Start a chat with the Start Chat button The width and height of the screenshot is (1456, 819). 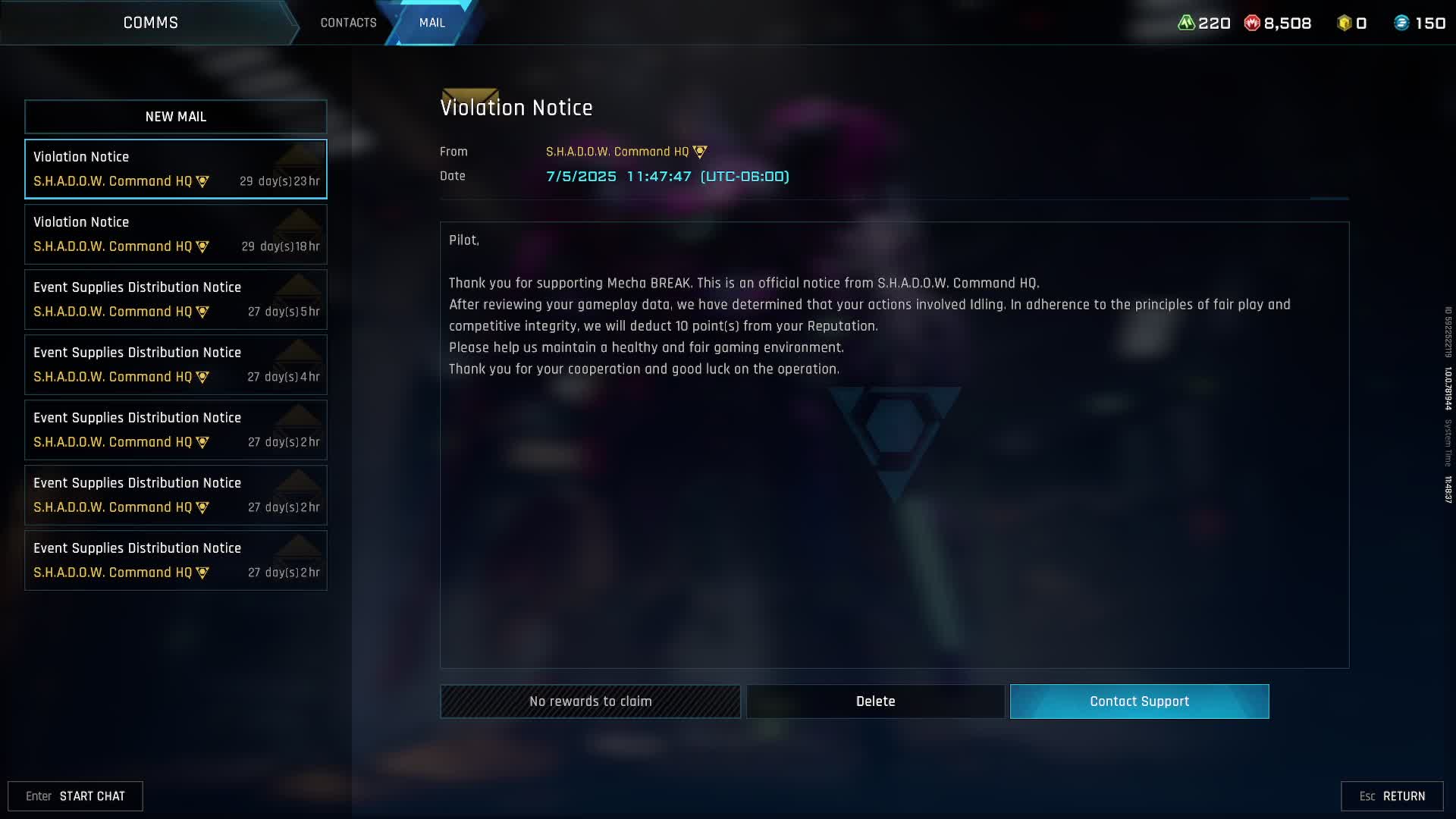76,796
